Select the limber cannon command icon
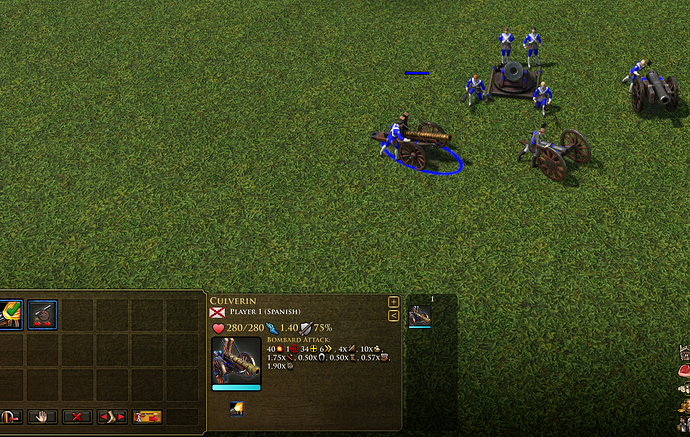This screenshot has height=437, width=690. tap(42, 315)
